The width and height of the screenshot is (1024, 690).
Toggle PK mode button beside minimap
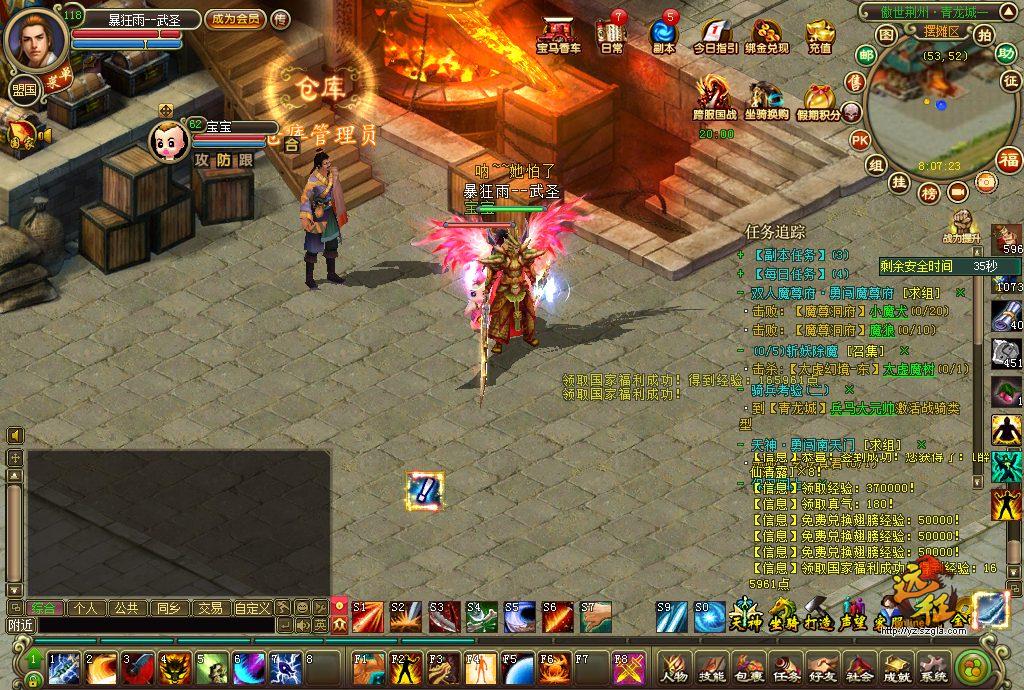(859, 140)
